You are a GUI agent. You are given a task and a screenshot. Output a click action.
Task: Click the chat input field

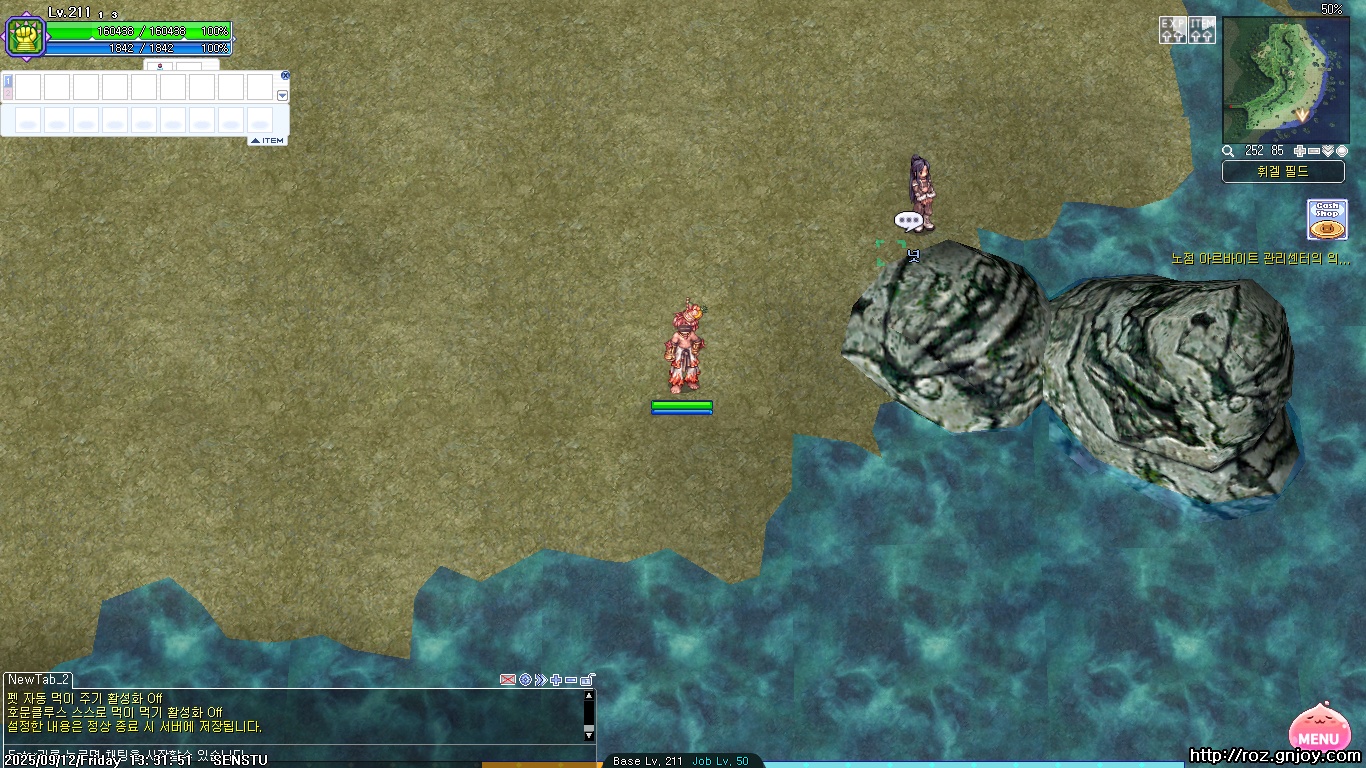tap(290, 753)
